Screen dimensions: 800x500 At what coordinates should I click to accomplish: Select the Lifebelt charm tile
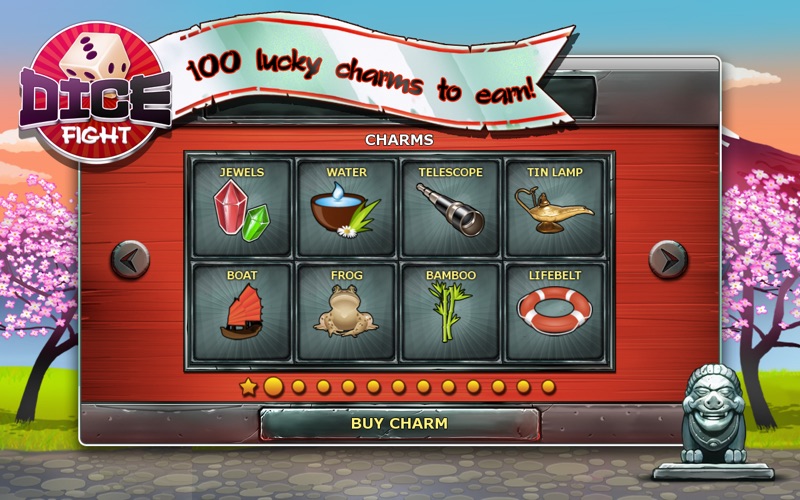(x=555, y=310)
